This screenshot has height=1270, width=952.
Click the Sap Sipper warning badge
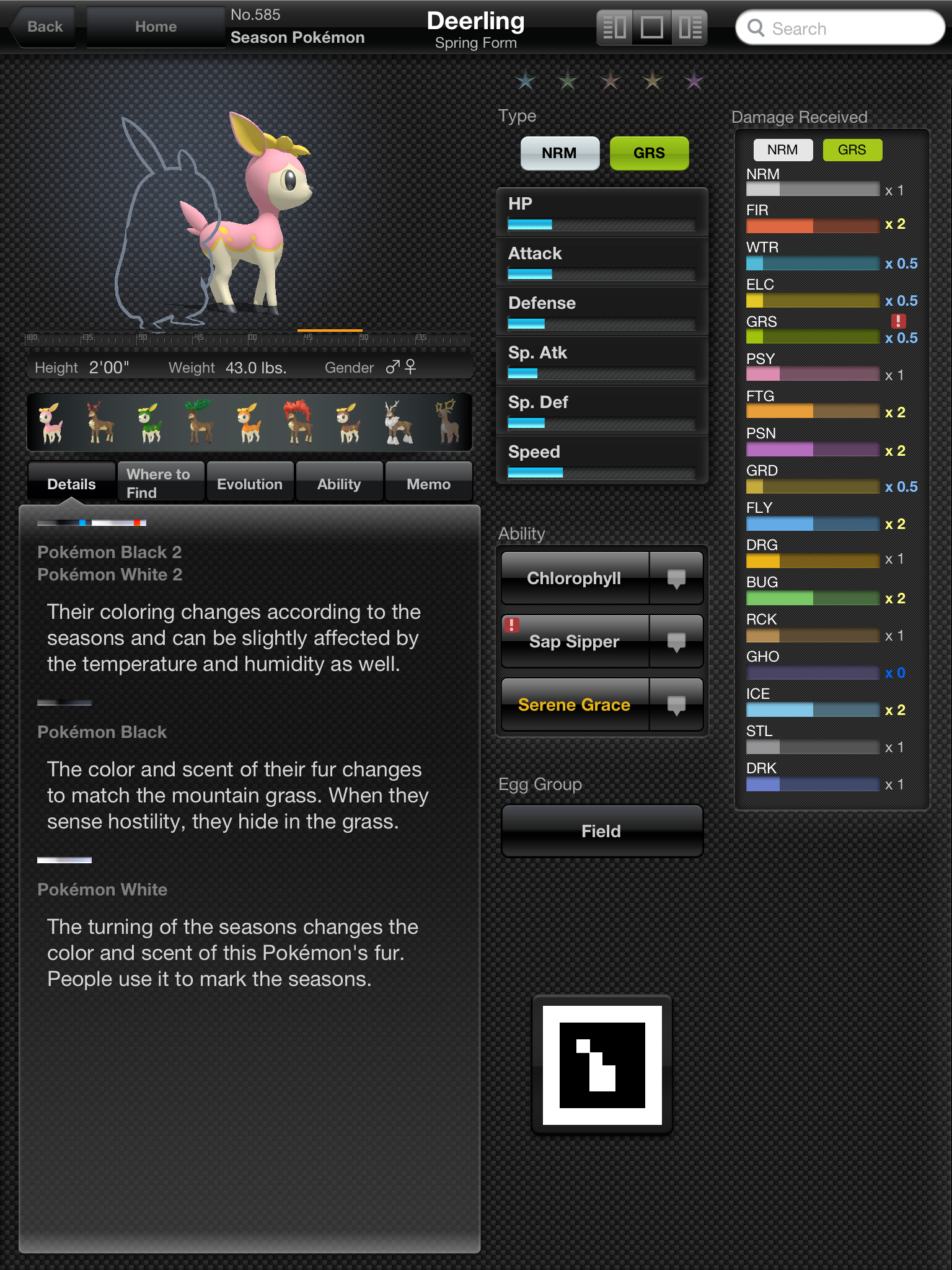coord(512,626)
